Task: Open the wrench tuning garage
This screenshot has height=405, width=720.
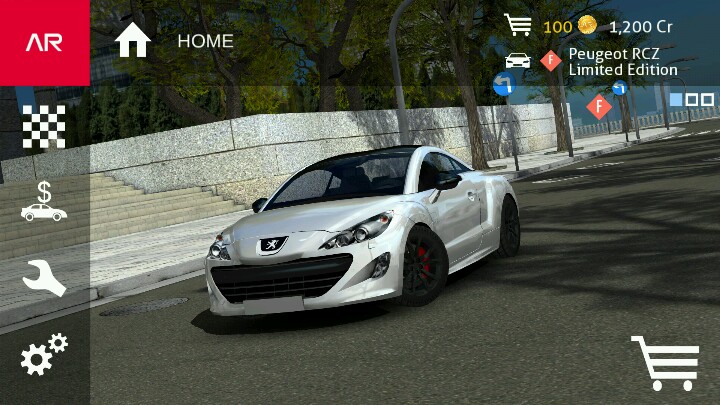Action: (x=44, y=278)
